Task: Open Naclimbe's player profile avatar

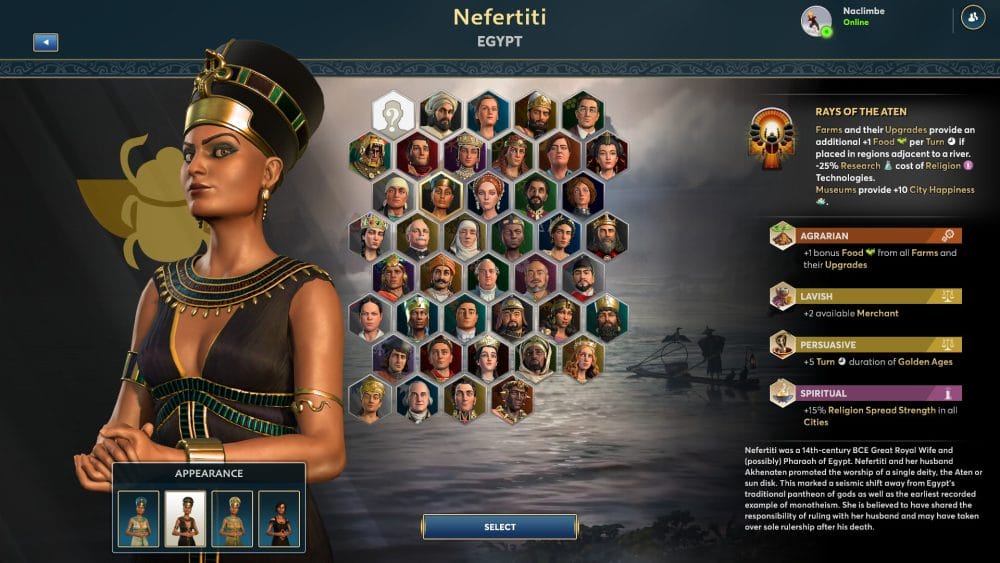Action: (x=816, y=20)
